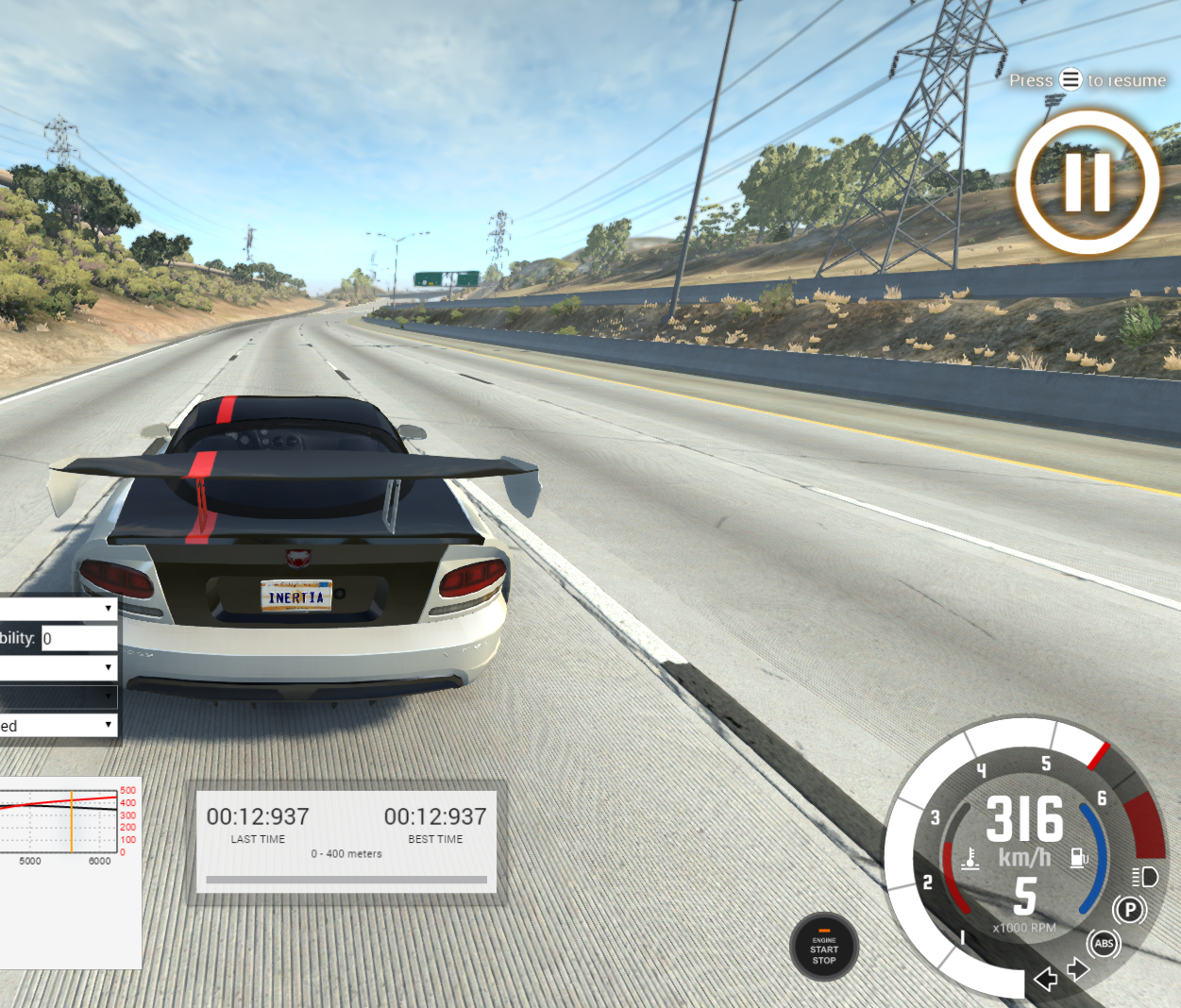Viewport: 1181px width, 1008px height.
Task: Focus the input field showing 0
Action: (78, 639)
